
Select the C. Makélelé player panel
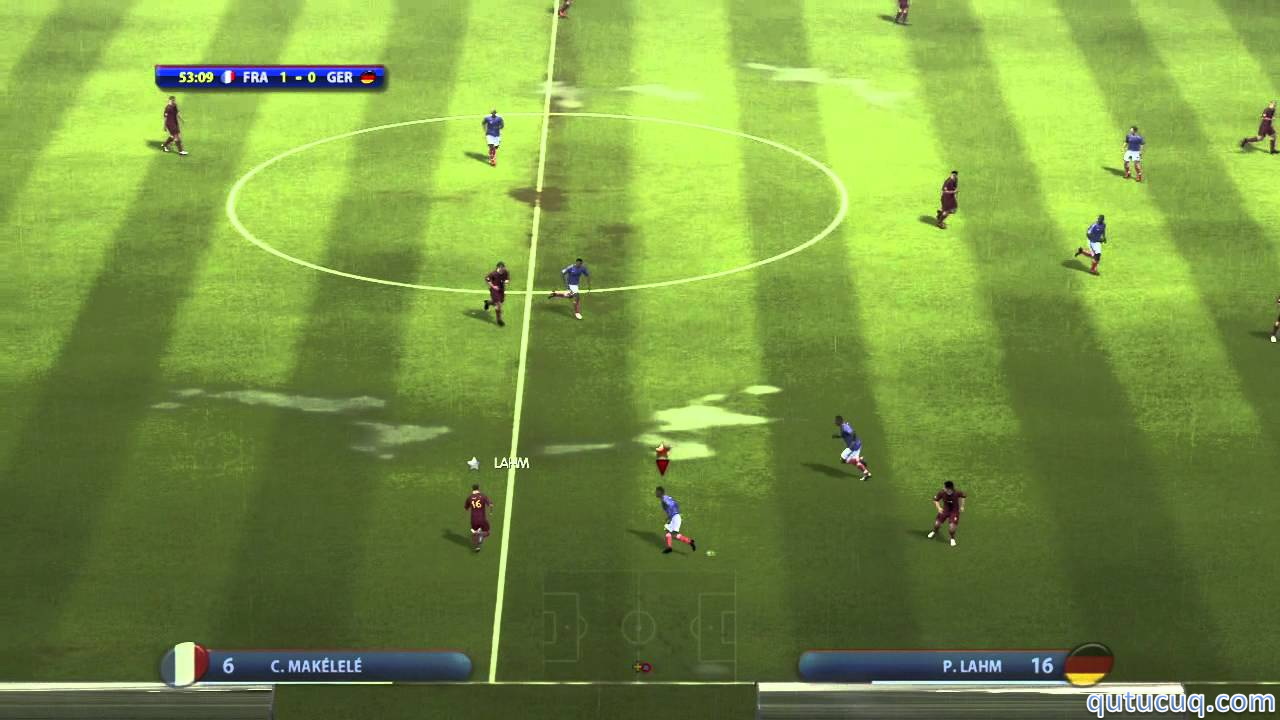[318, 666]
